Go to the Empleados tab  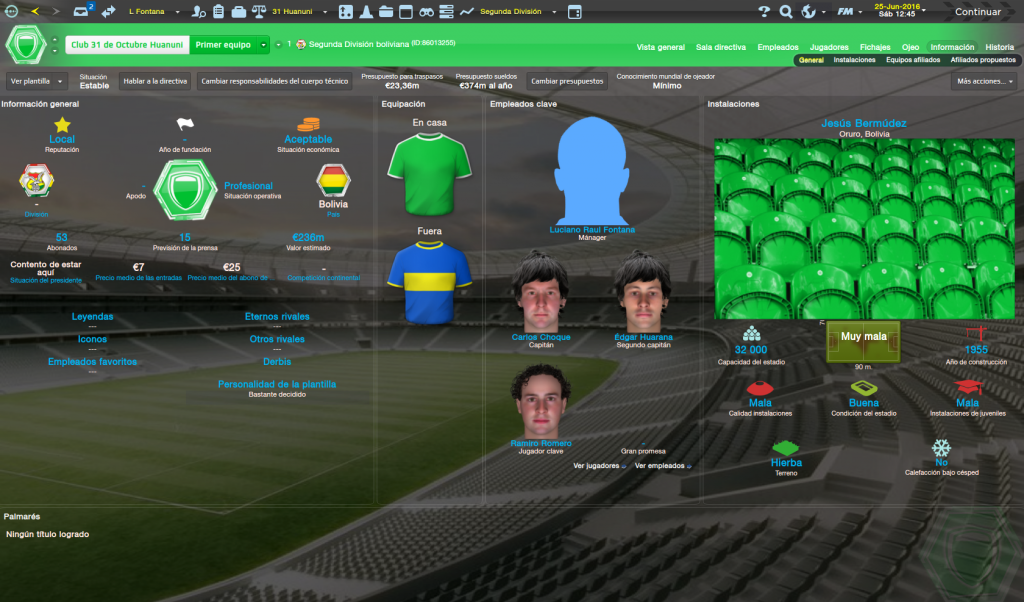click(x=778, y=47)
